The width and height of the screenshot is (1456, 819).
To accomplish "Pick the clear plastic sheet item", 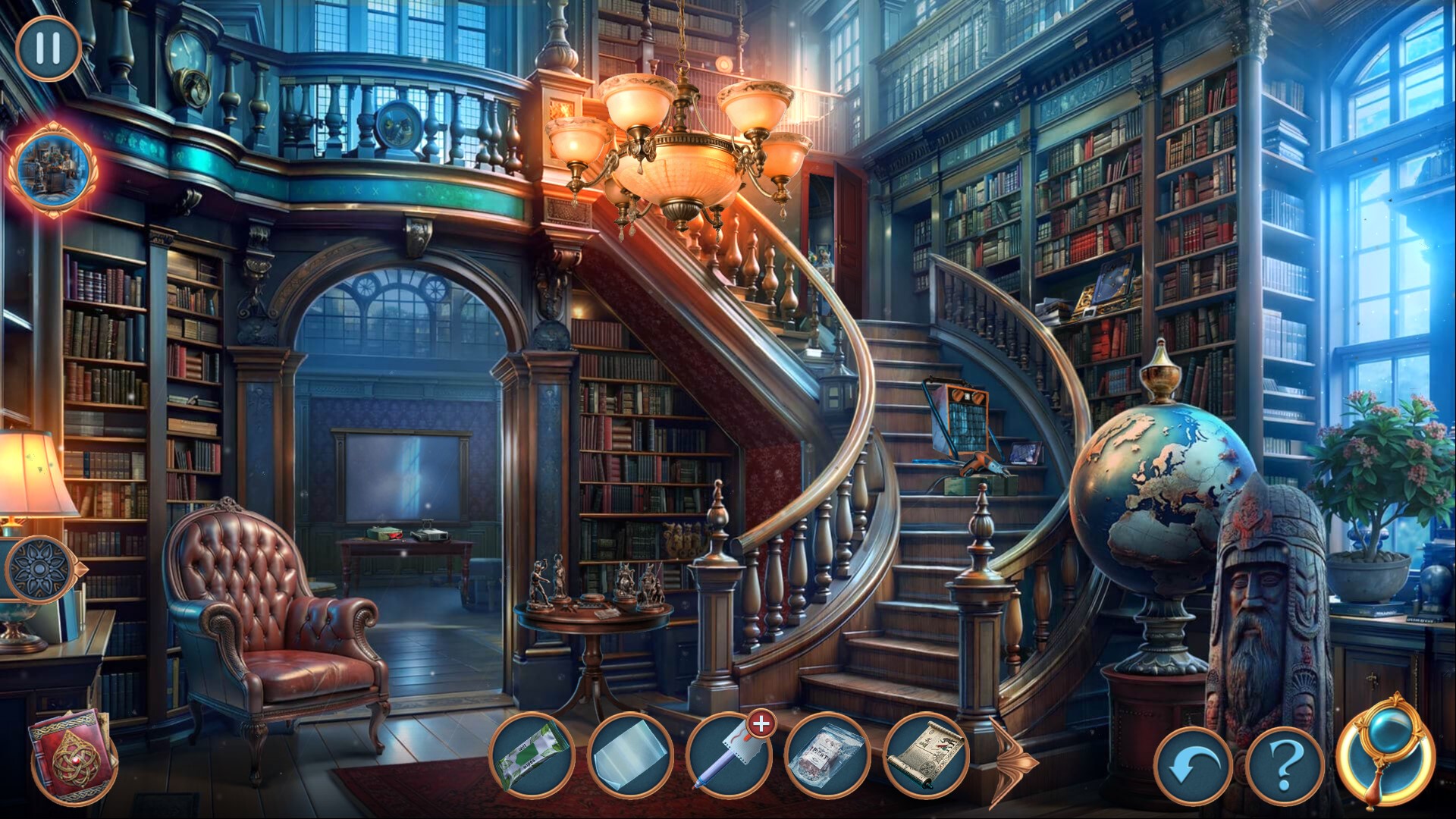I will pos(629,755).
